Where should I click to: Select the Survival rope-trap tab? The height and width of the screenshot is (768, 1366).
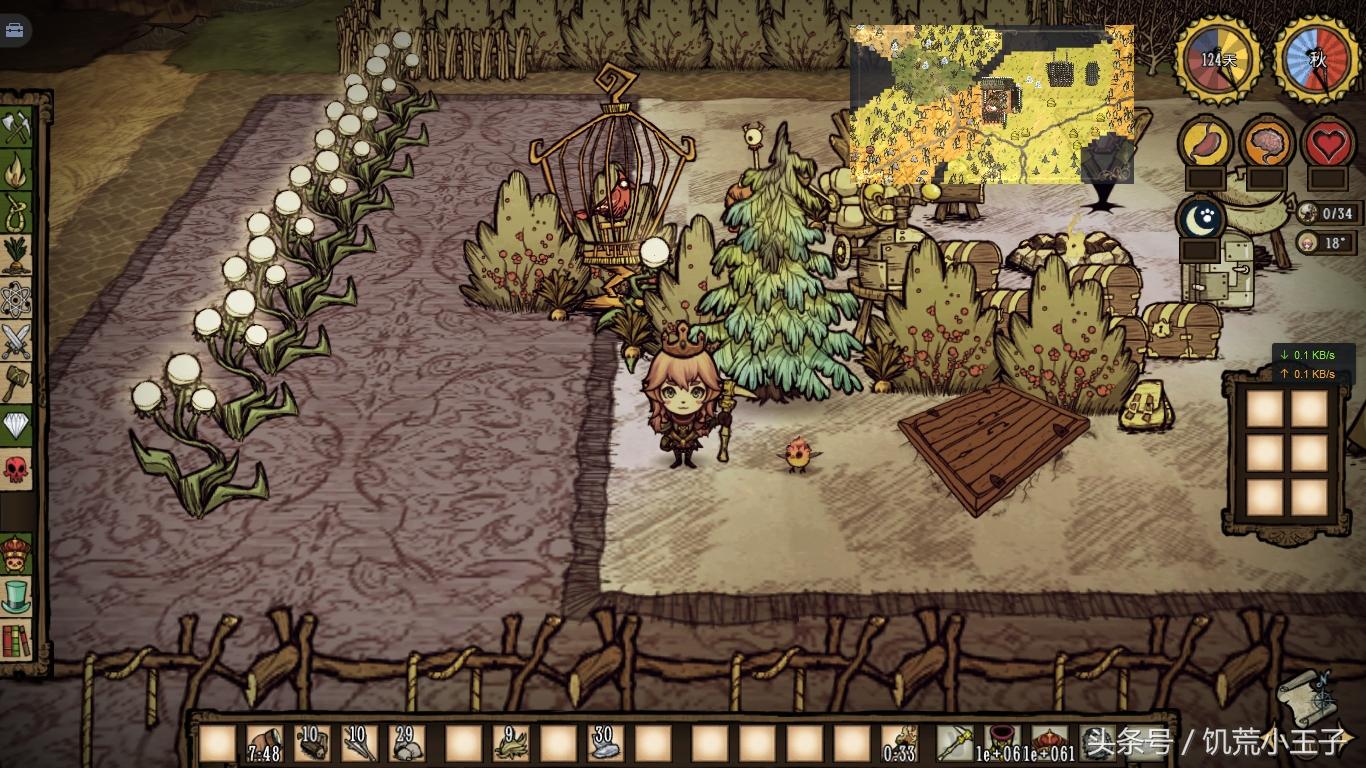click(x=17, y=212)
